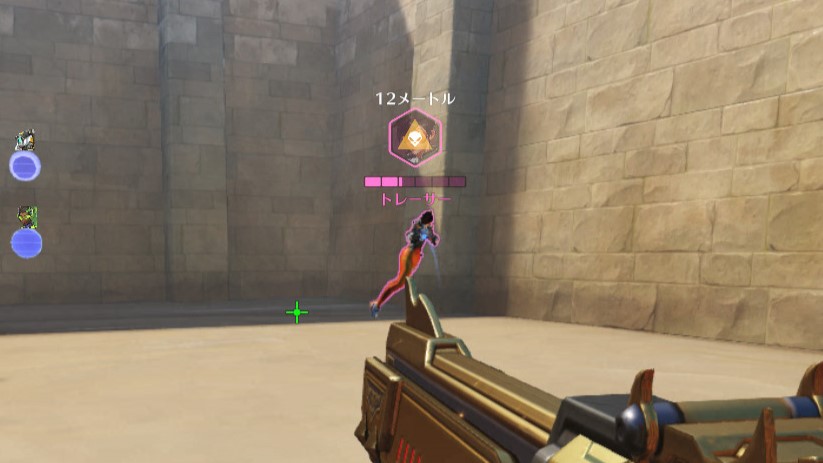Select the white-armored teammate portrait icon
The height and width of the screenshot is (463, 823).
(25, 140)
